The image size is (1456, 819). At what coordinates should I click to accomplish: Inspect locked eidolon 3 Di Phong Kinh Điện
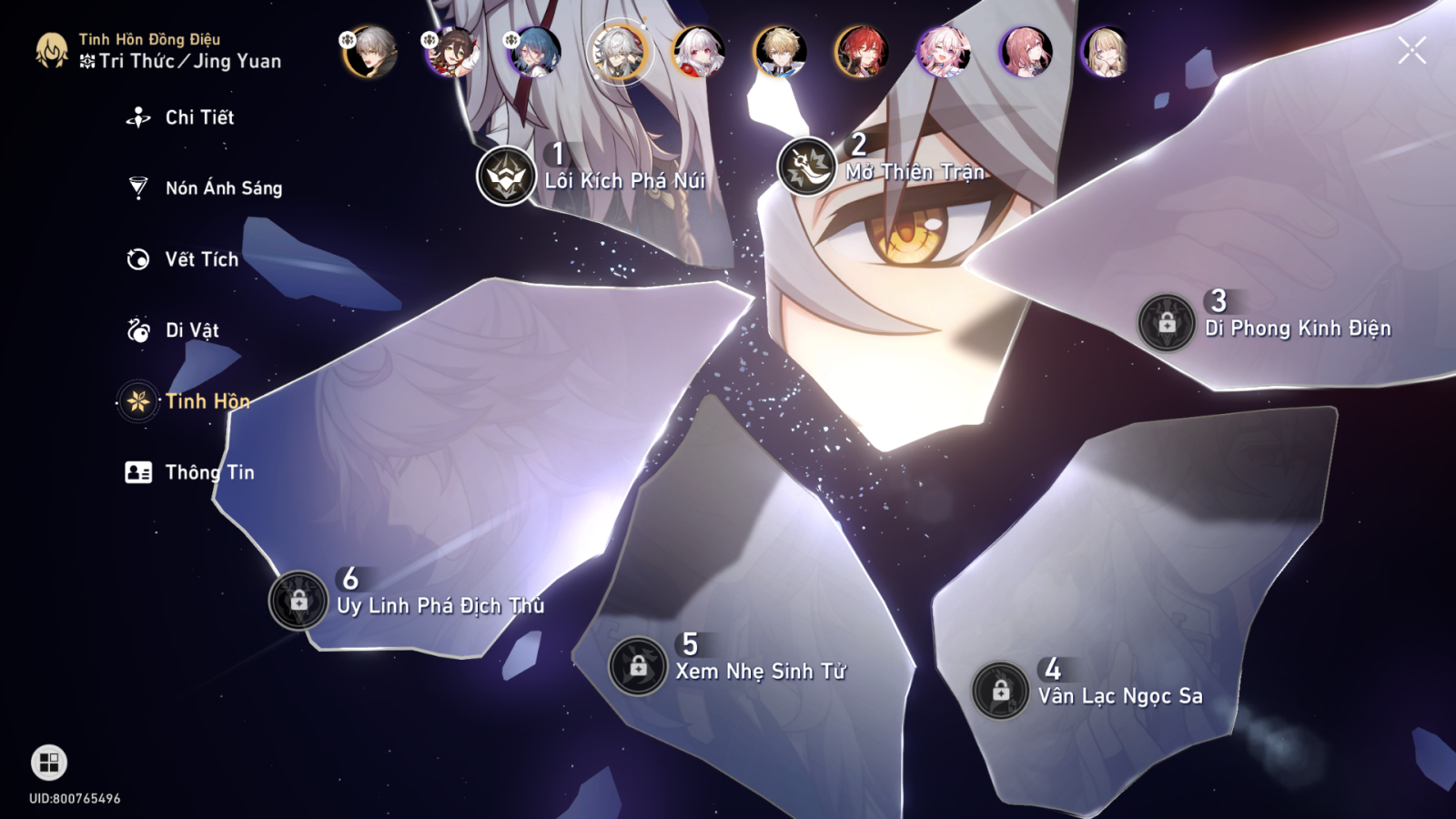tap(1167, 322)
